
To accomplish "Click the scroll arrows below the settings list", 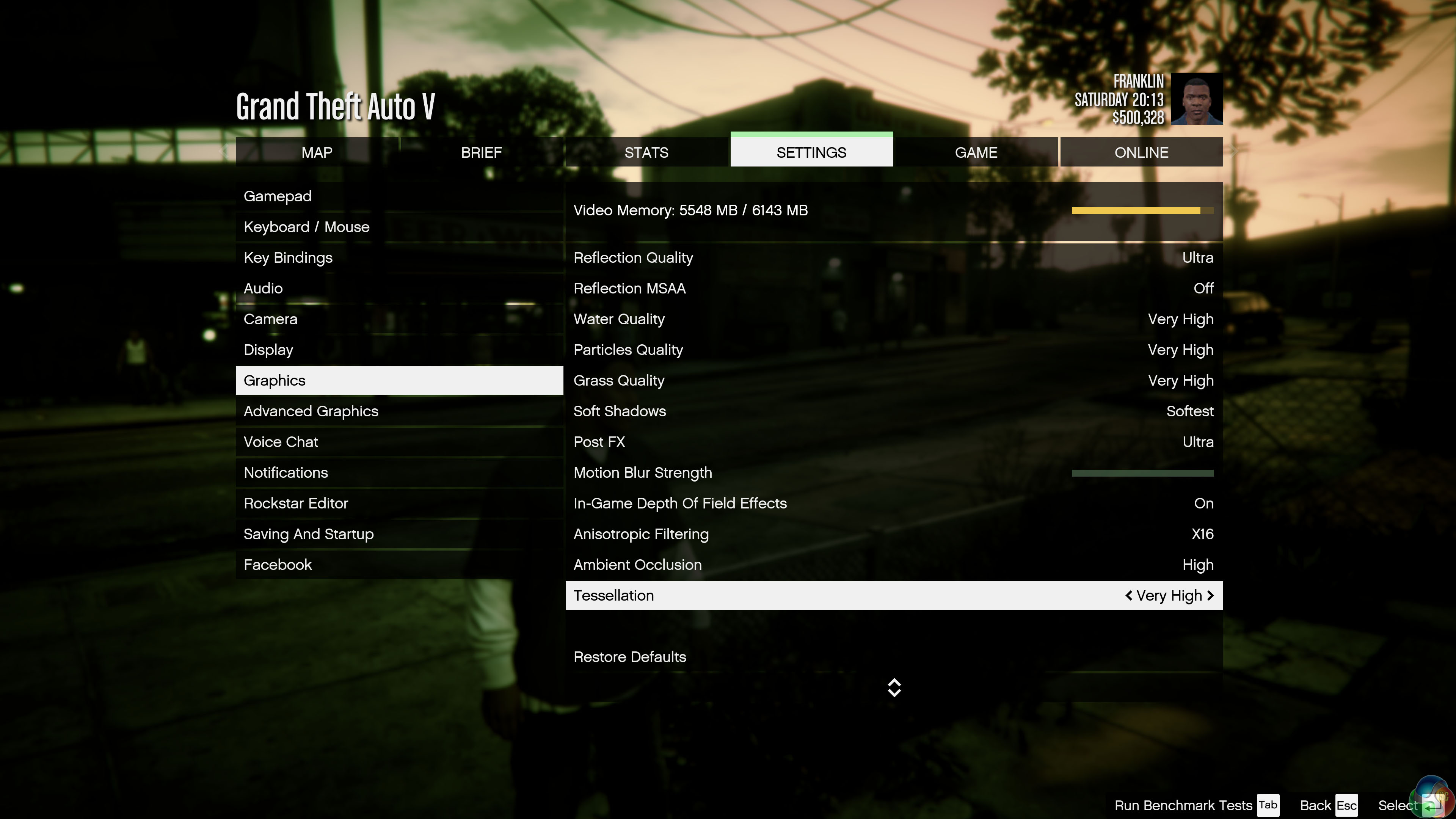I will pos(894,687).
